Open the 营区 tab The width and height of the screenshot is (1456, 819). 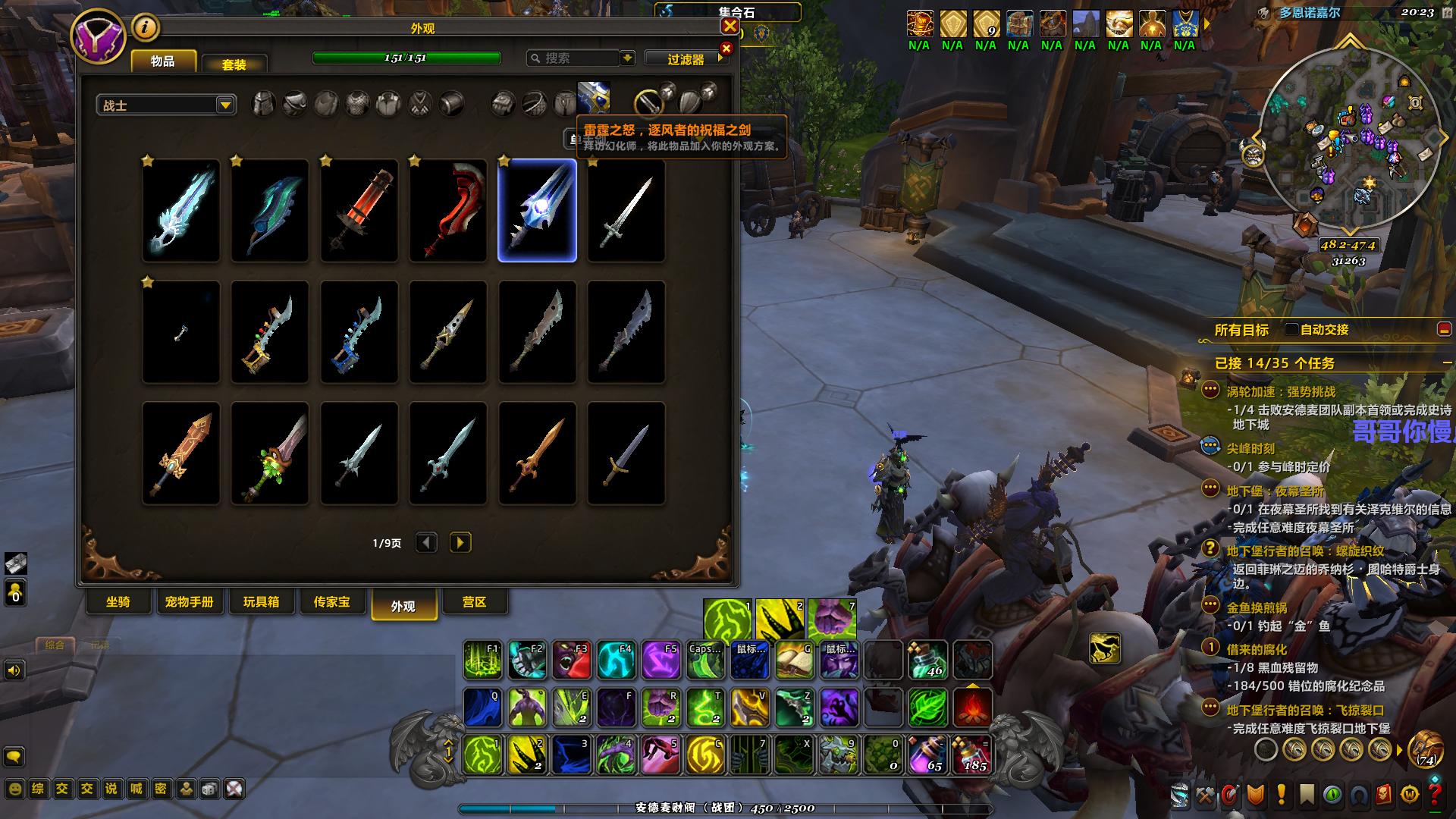(x=474, y=602)
